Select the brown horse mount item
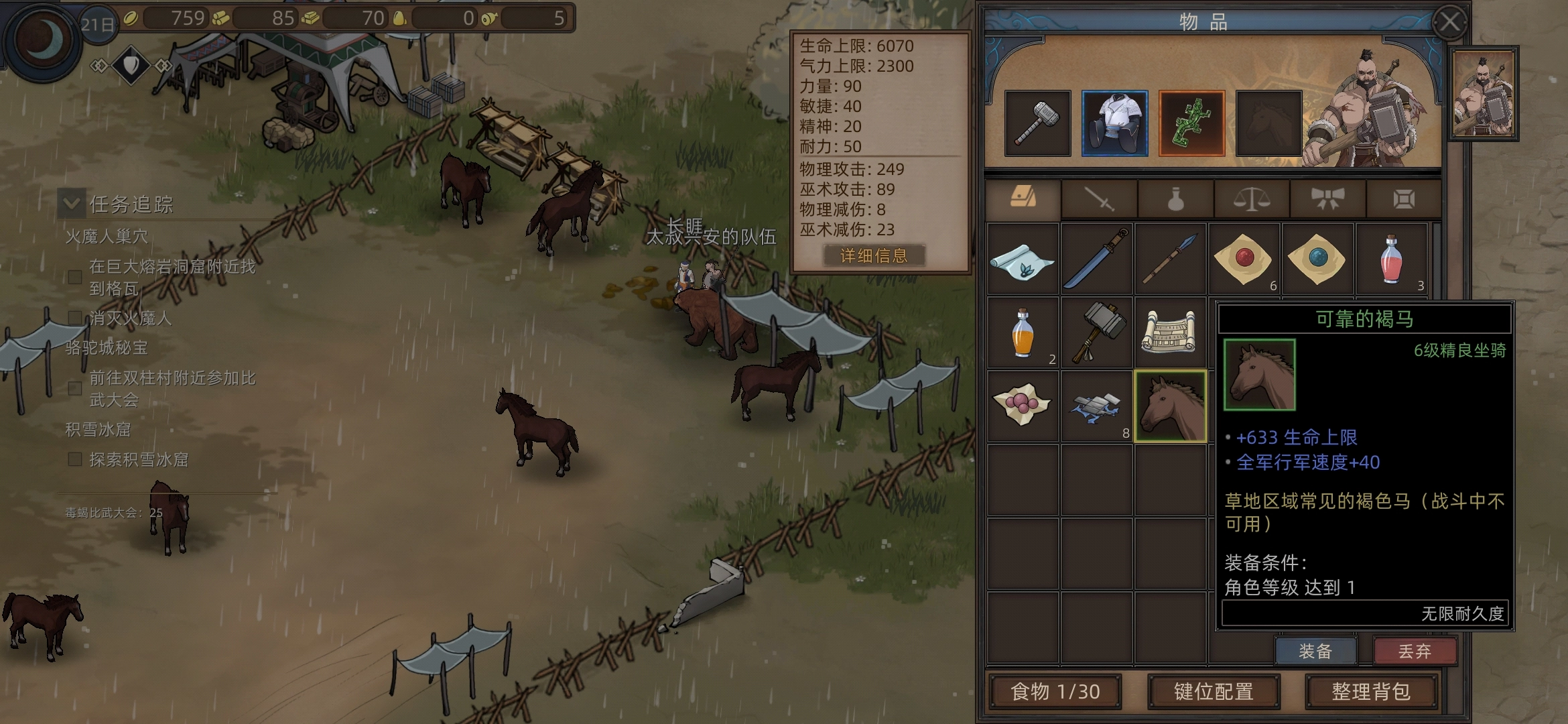Screen dimensions: 1568x724 1171,406
